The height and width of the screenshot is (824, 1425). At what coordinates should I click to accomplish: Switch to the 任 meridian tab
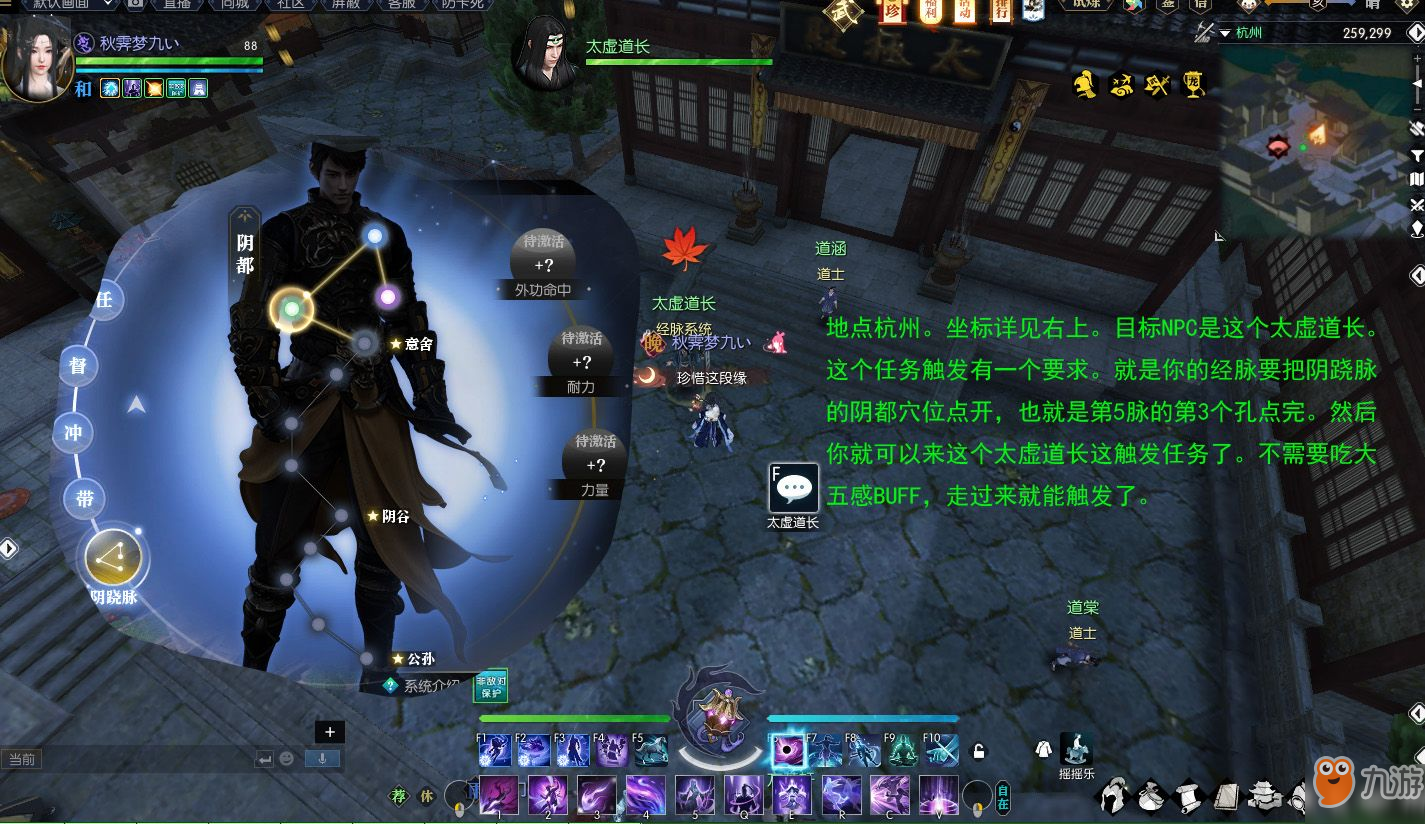click(102, 298)
